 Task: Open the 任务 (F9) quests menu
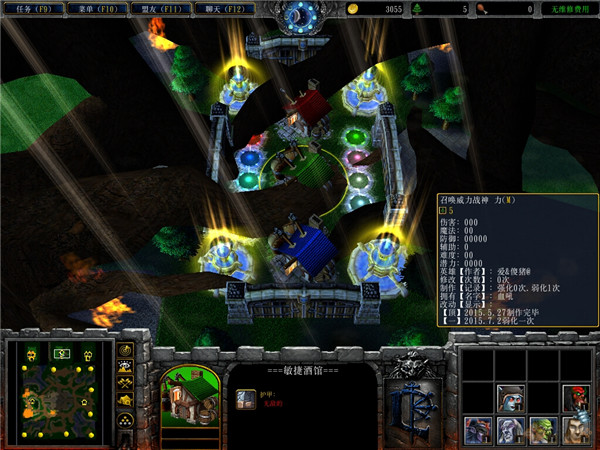[x=28, y=9]
